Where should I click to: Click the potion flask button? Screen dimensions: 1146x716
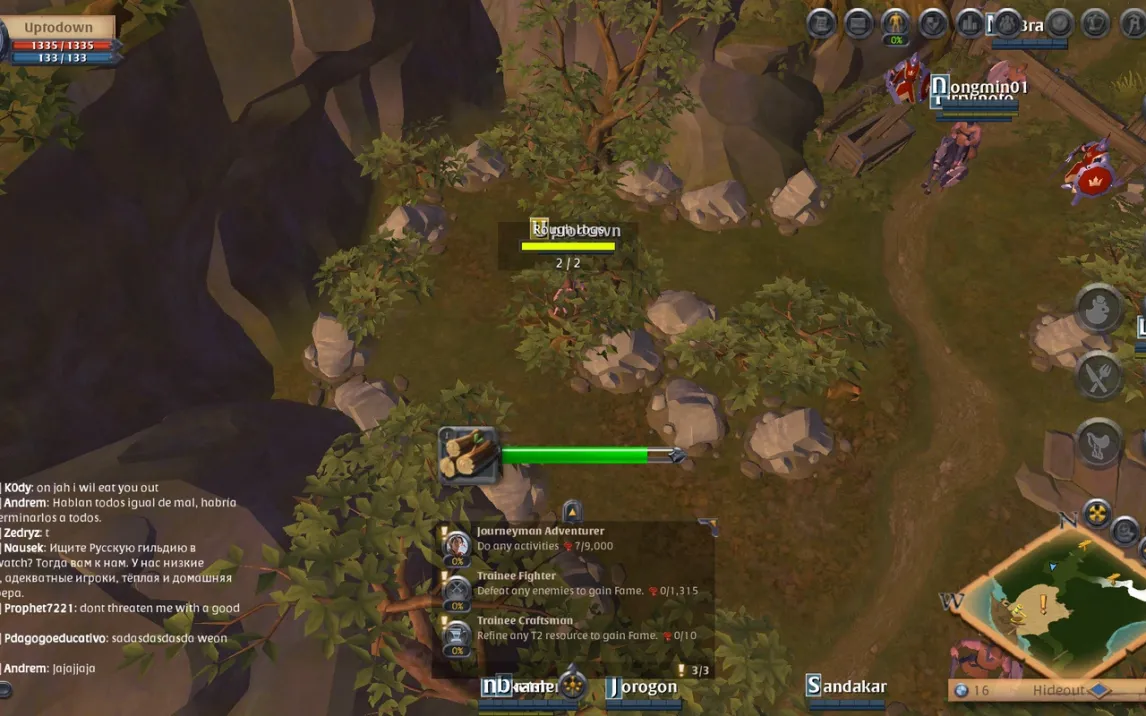[x=1098, y=309]
